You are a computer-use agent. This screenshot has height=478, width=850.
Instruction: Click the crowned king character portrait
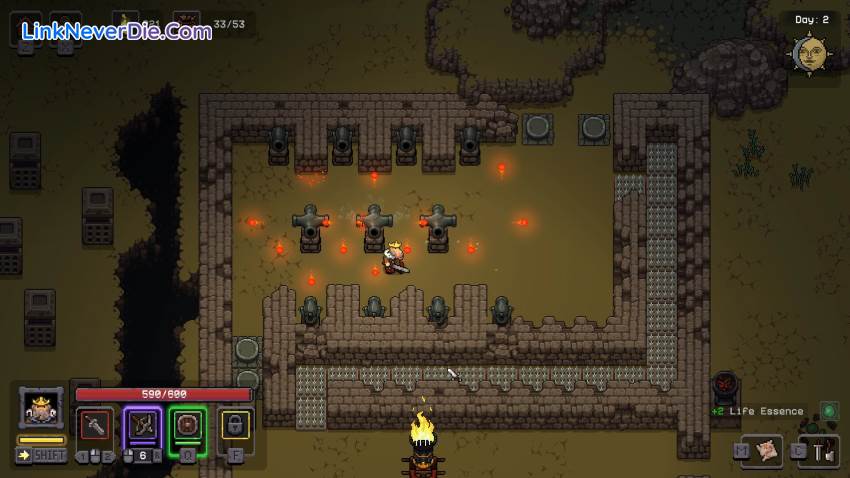pos(41,409)
